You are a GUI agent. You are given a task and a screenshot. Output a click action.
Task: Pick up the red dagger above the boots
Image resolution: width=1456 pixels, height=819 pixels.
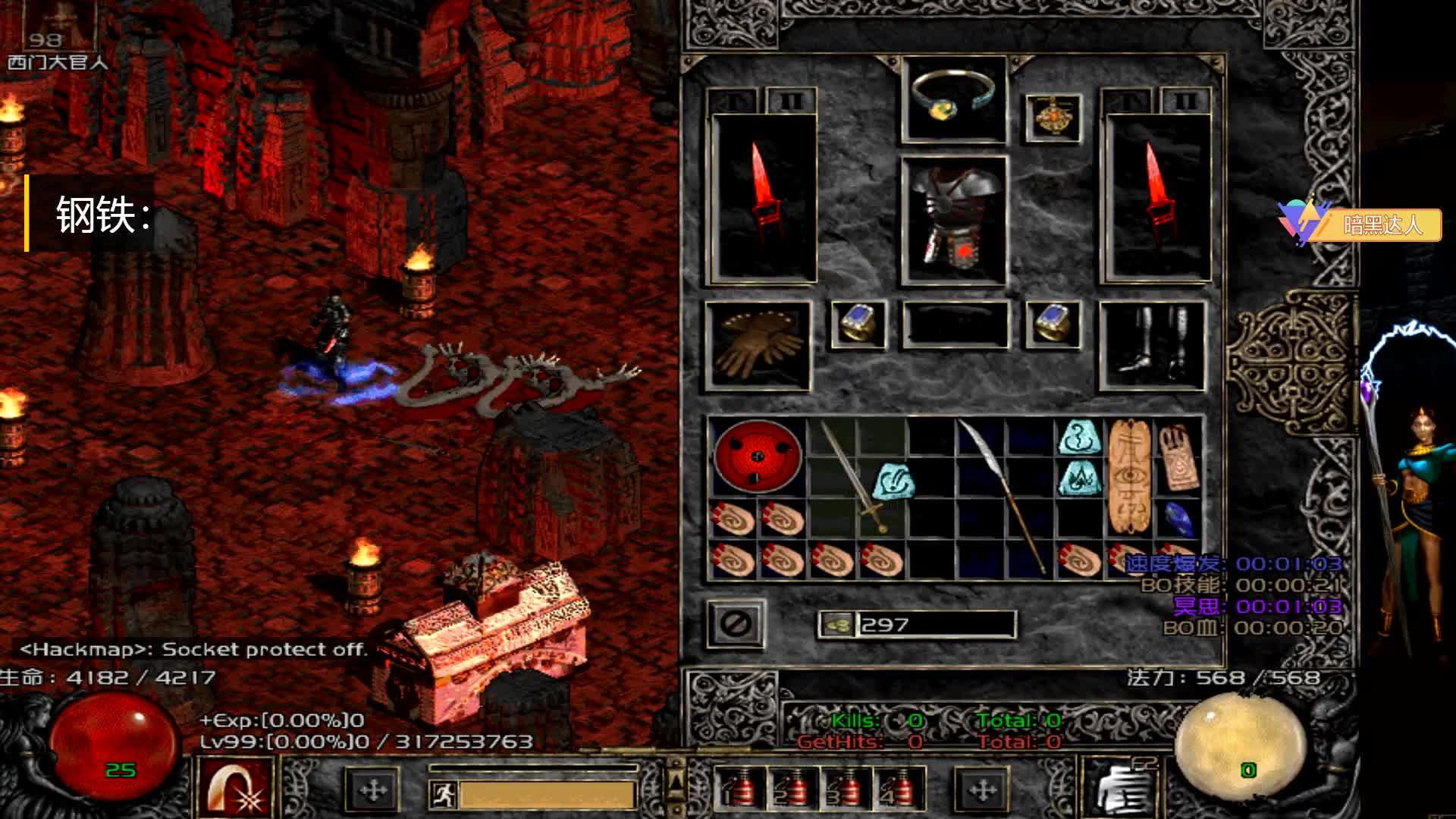point(1156,197)
